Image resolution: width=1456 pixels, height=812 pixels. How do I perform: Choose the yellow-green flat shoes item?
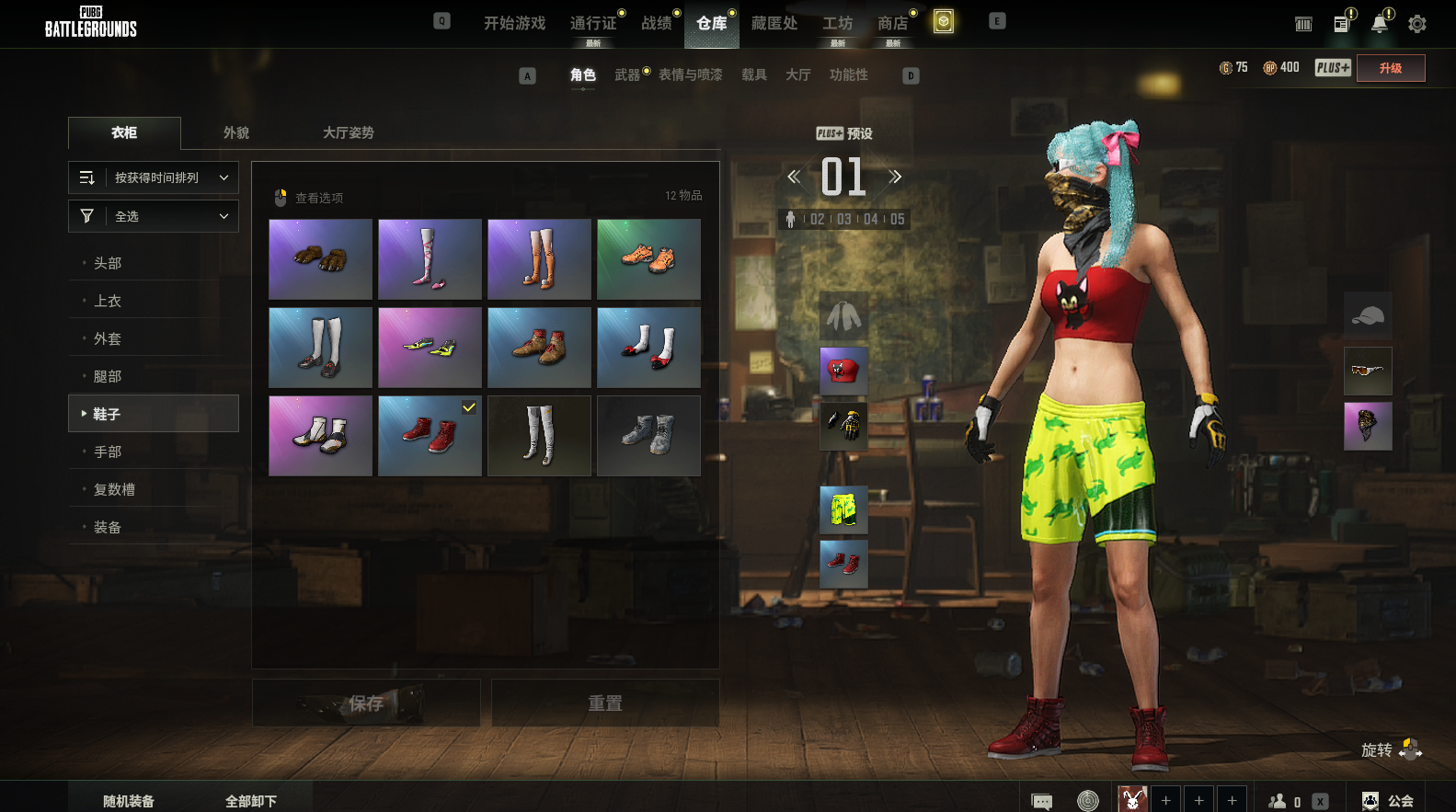430,348
